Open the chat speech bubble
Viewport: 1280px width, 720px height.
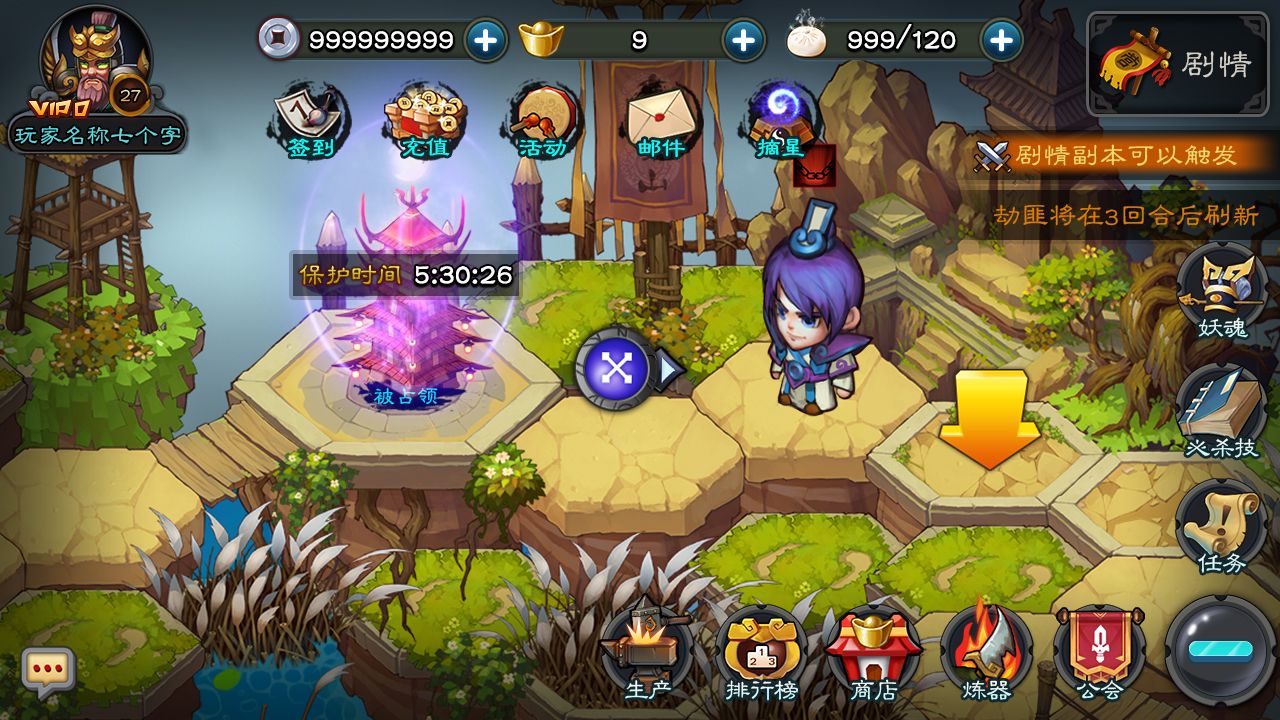[48, 672]
